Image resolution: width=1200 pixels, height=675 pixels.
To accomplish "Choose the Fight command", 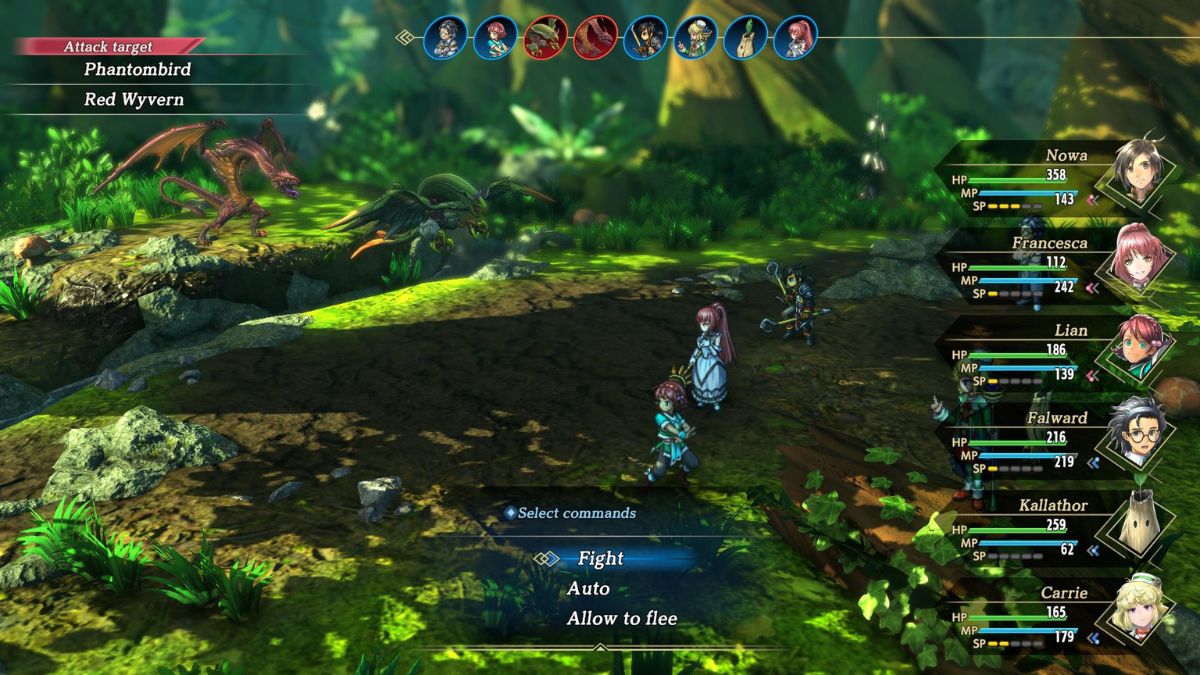I will (600, 558).
